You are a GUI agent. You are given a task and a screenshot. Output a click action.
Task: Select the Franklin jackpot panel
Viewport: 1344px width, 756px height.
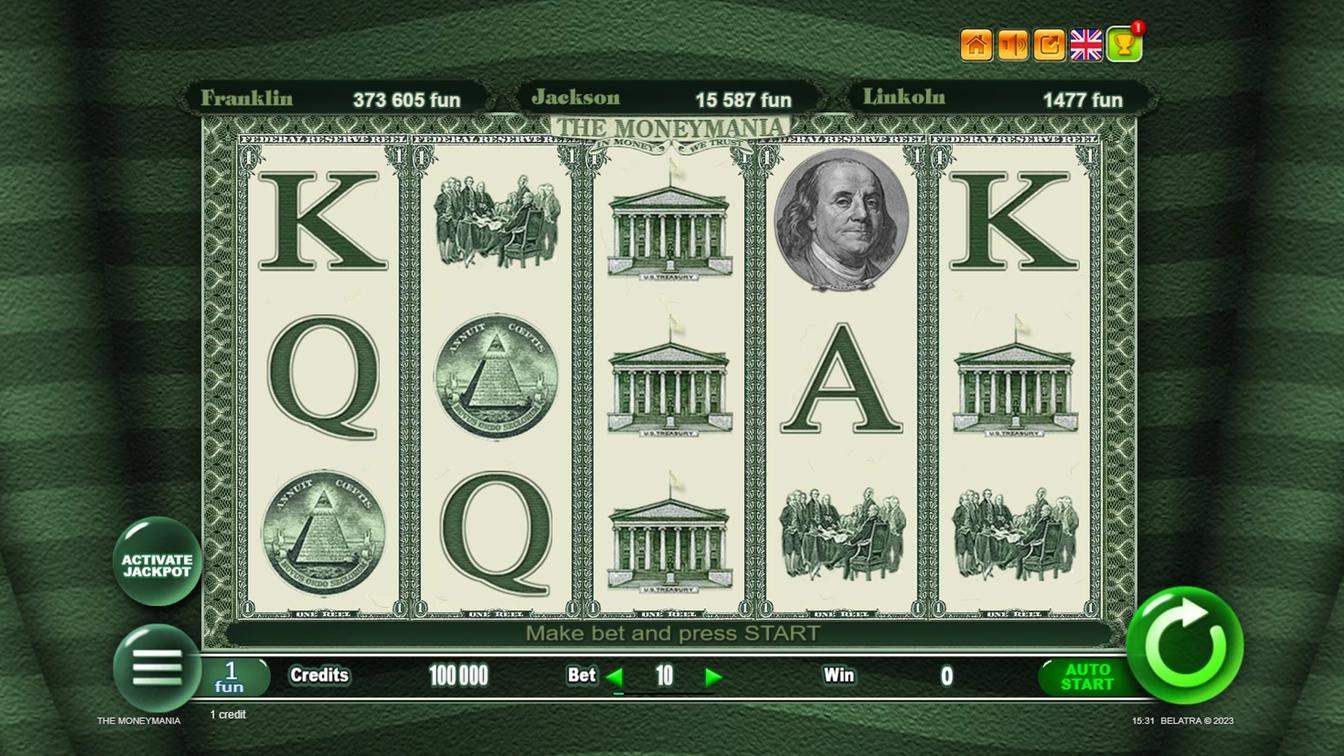pos(335,98)
